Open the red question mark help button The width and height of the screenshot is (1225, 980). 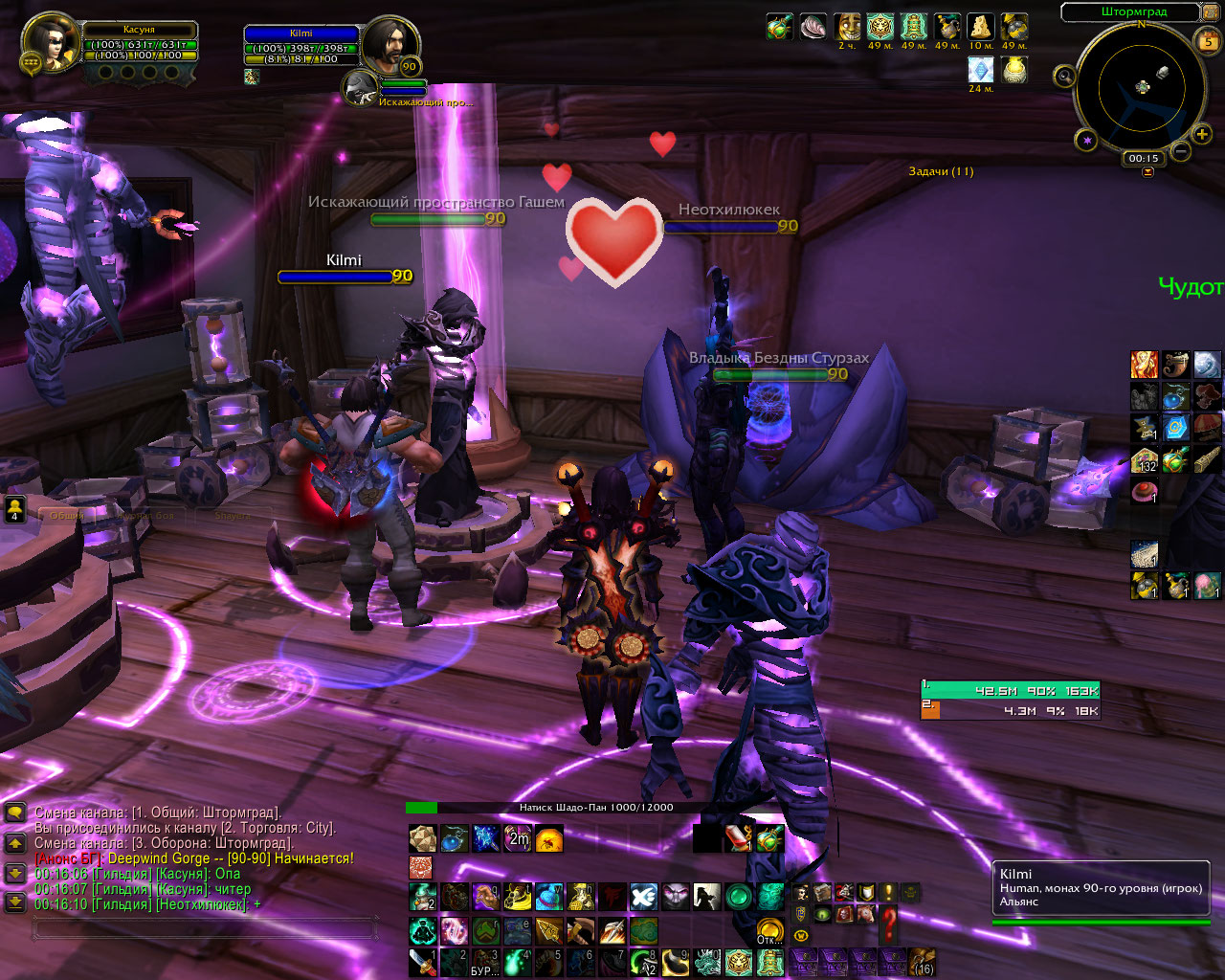tap(889, 923)
